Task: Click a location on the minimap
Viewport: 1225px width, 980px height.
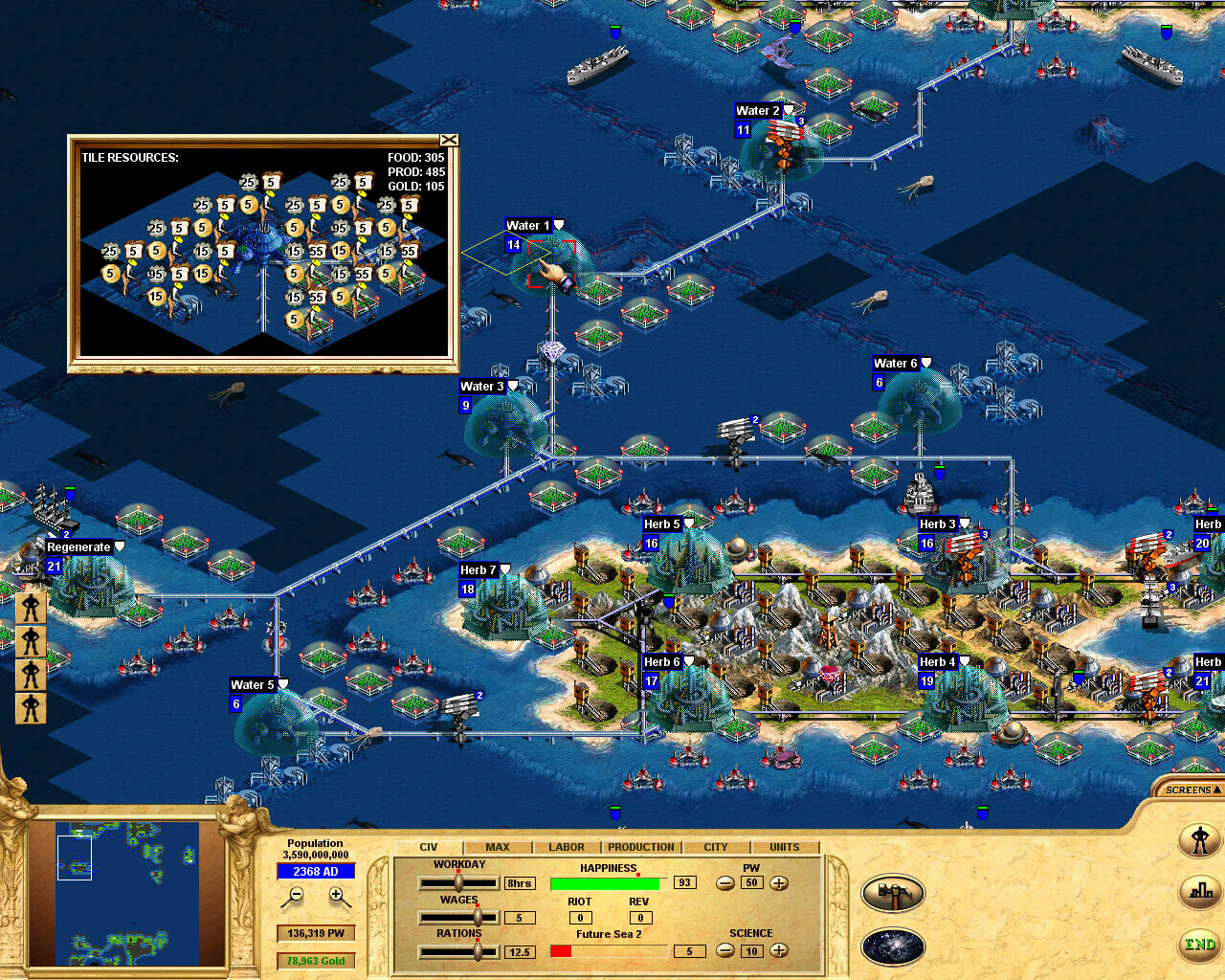Action: [124, 890]
